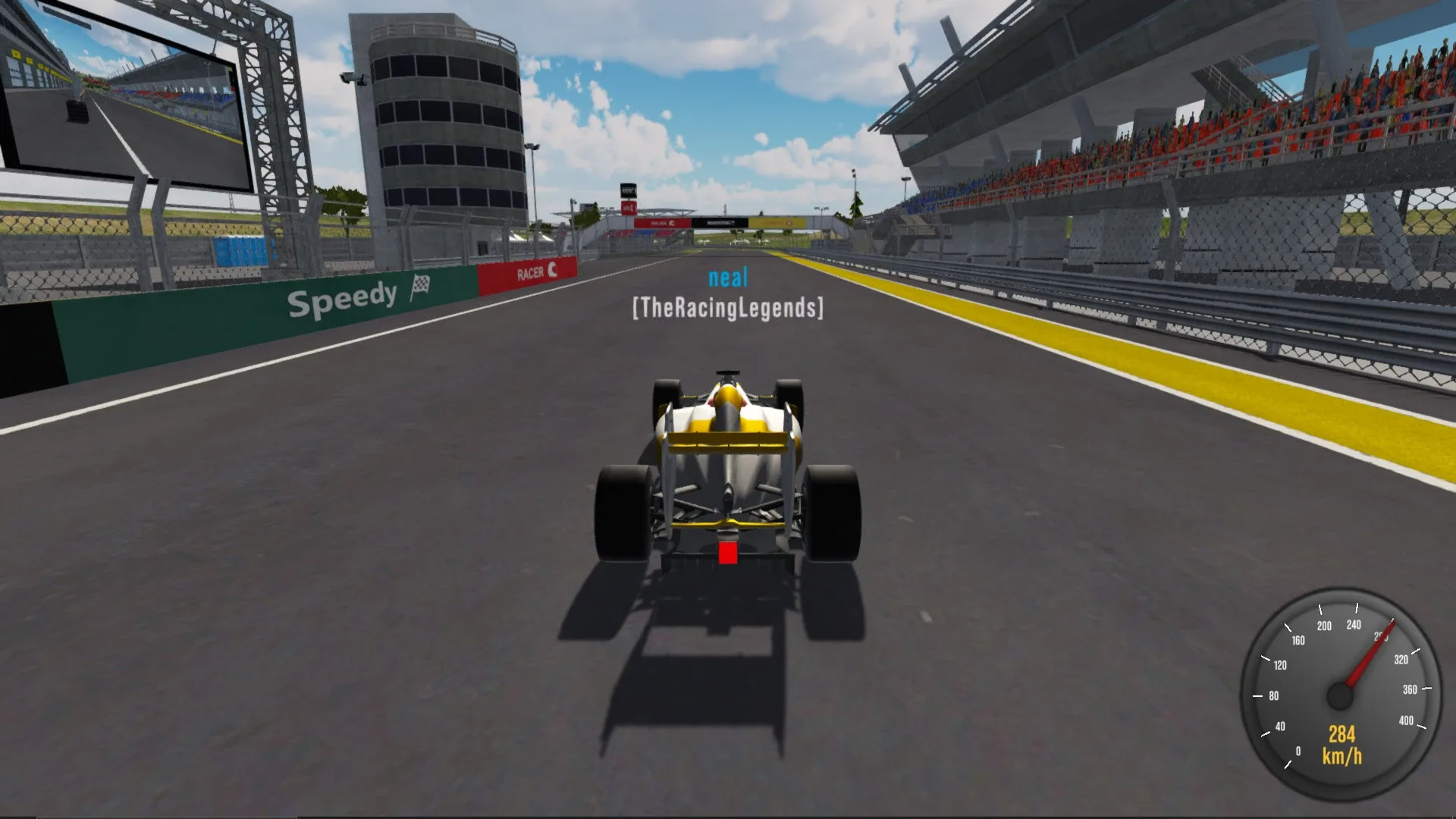Toggle the black scoreboard above the start gantry

pyautogui.click(x=628, y=190)
